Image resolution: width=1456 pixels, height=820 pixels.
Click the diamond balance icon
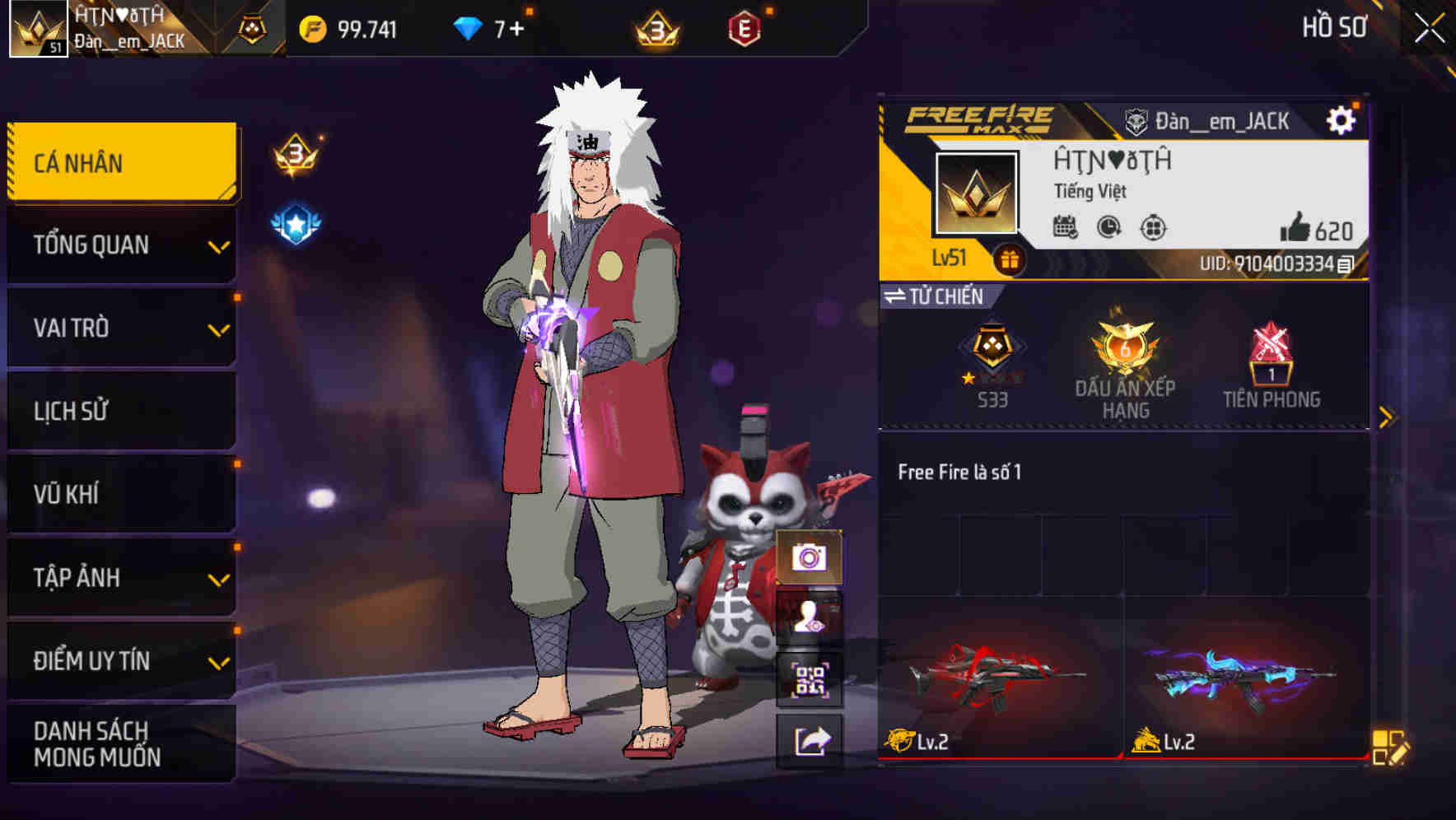469,27
